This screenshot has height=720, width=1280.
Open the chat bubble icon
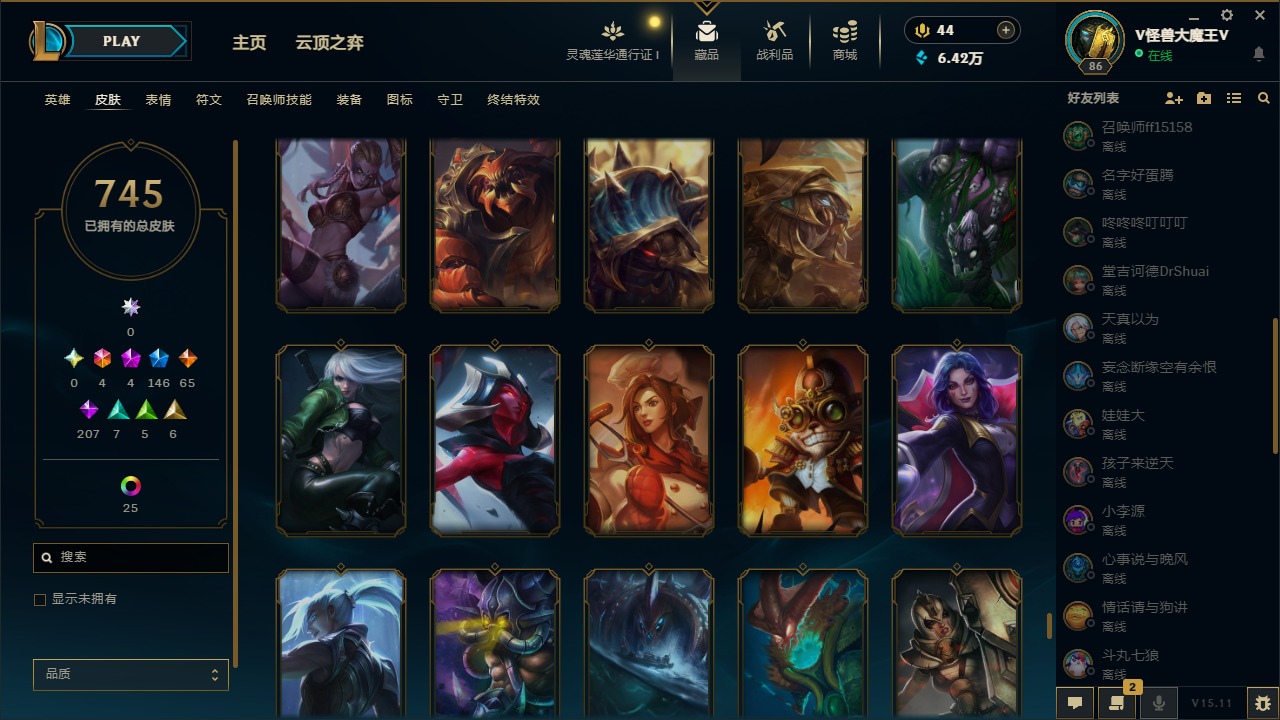[1075, 703]
